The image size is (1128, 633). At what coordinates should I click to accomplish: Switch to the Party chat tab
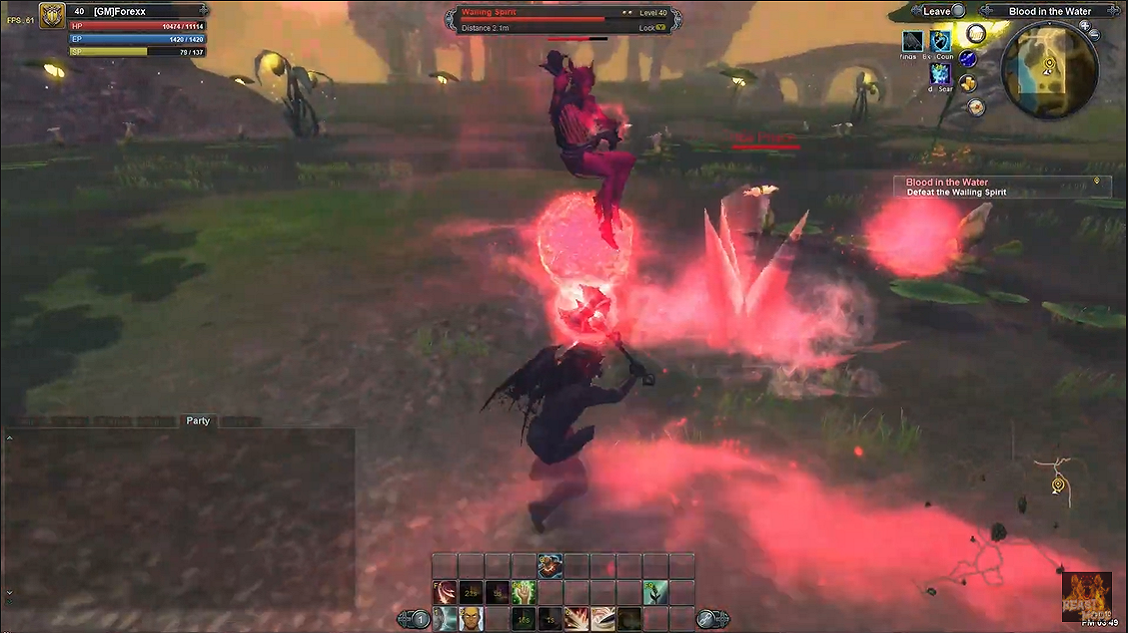(198, 421)
